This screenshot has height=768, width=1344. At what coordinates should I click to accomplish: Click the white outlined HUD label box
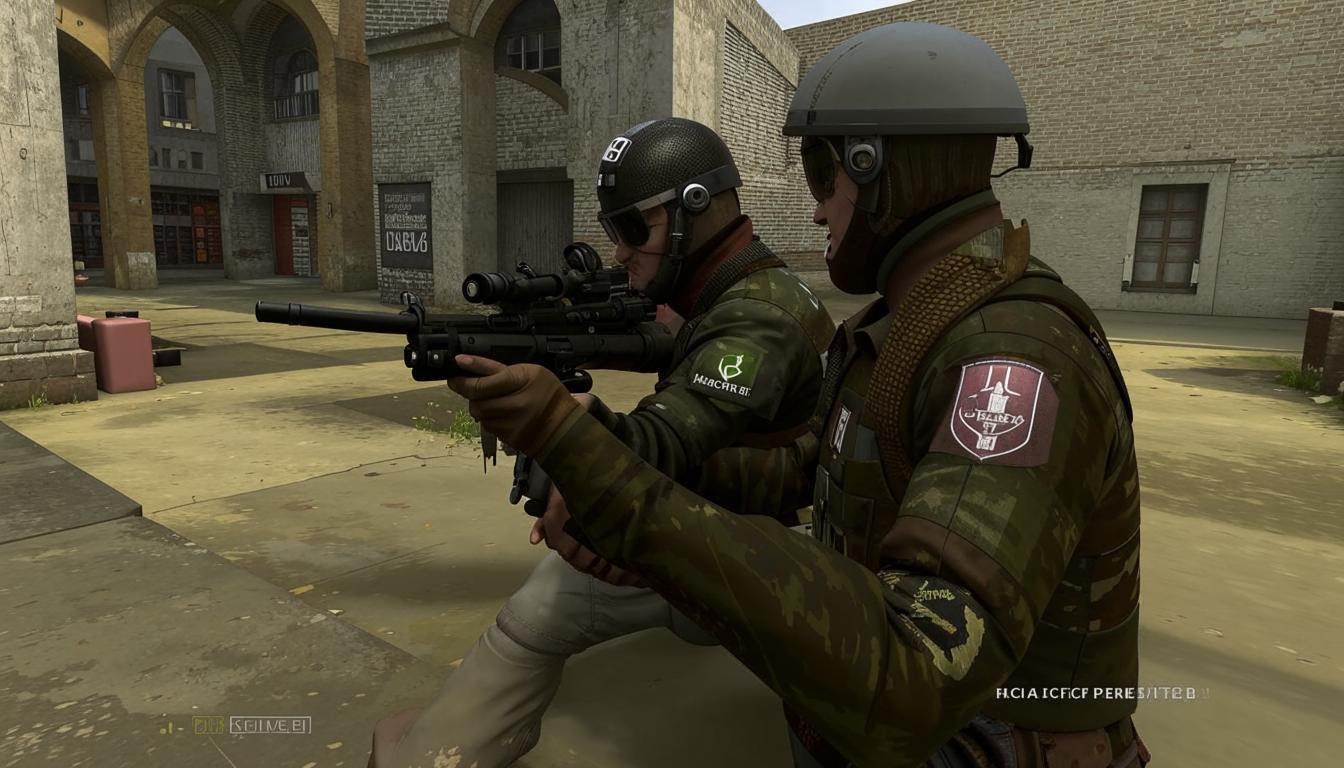(x=270, y=725)
